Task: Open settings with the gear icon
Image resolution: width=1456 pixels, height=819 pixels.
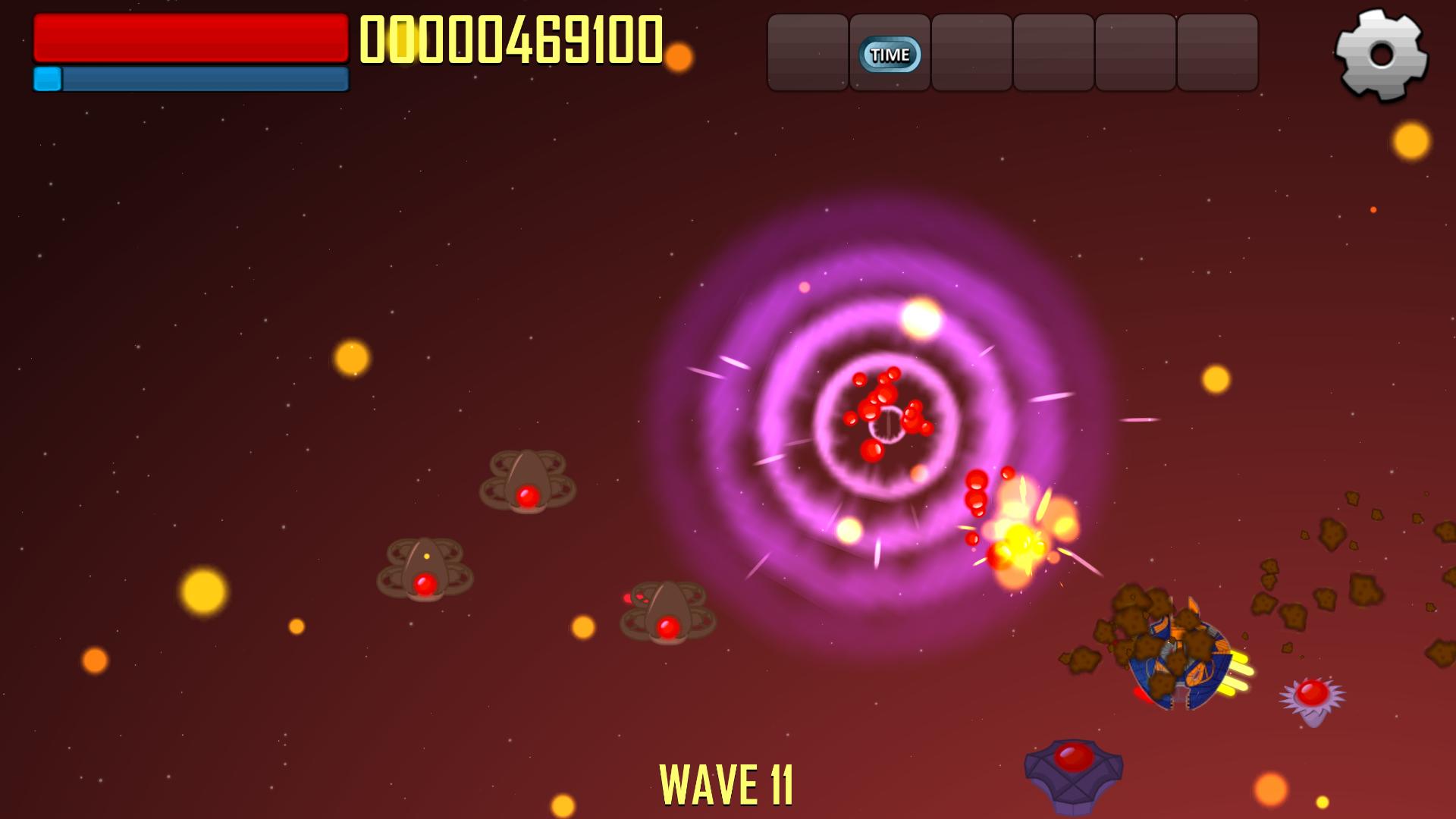Action: pos(1381,55)
